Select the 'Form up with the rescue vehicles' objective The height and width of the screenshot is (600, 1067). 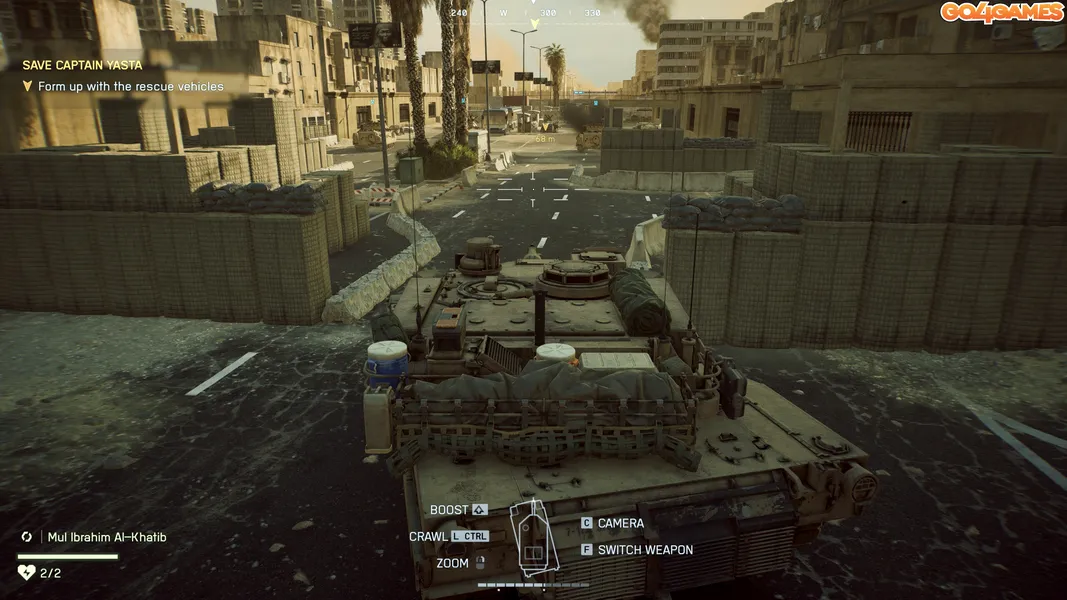tap(130, 87)
